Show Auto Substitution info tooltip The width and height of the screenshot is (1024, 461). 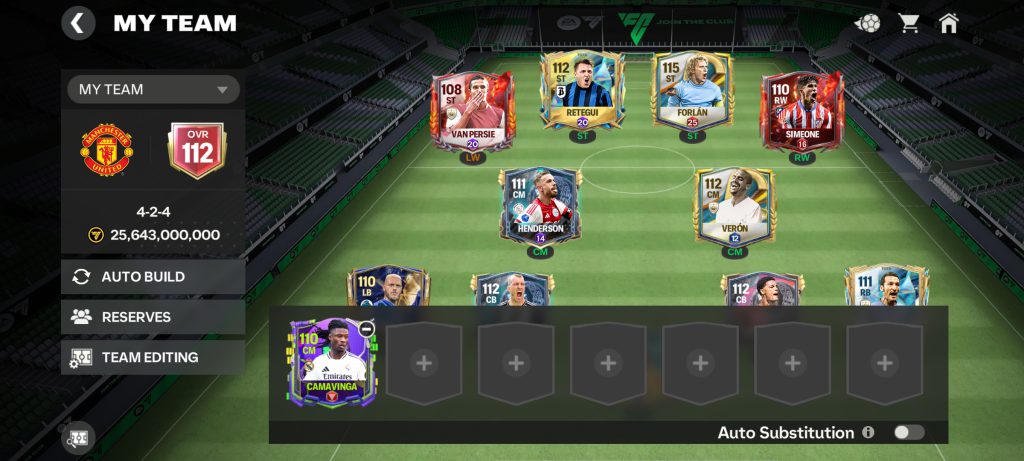click(868, 432)
